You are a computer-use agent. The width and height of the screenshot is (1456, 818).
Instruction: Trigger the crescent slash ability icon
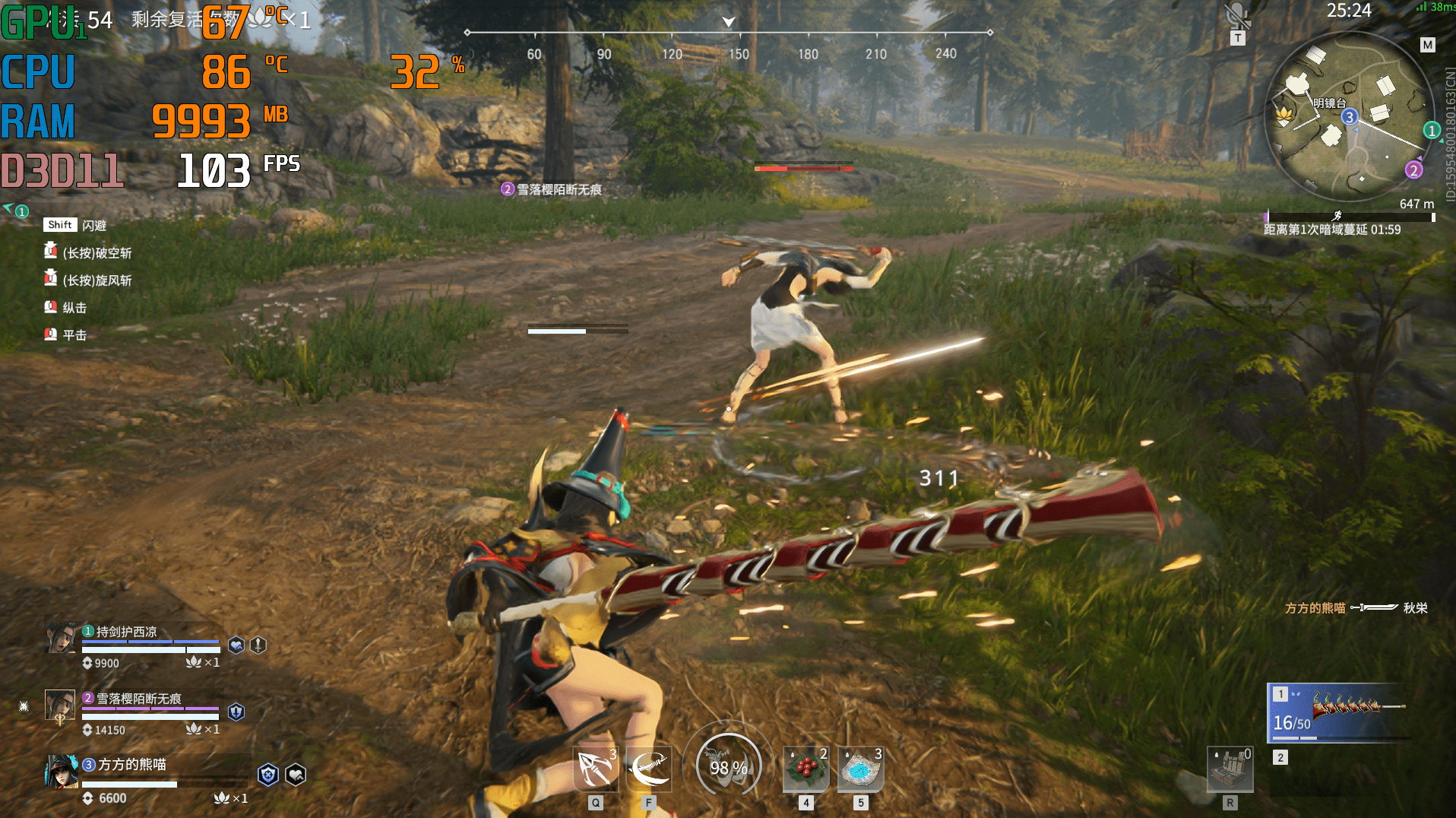649,769
